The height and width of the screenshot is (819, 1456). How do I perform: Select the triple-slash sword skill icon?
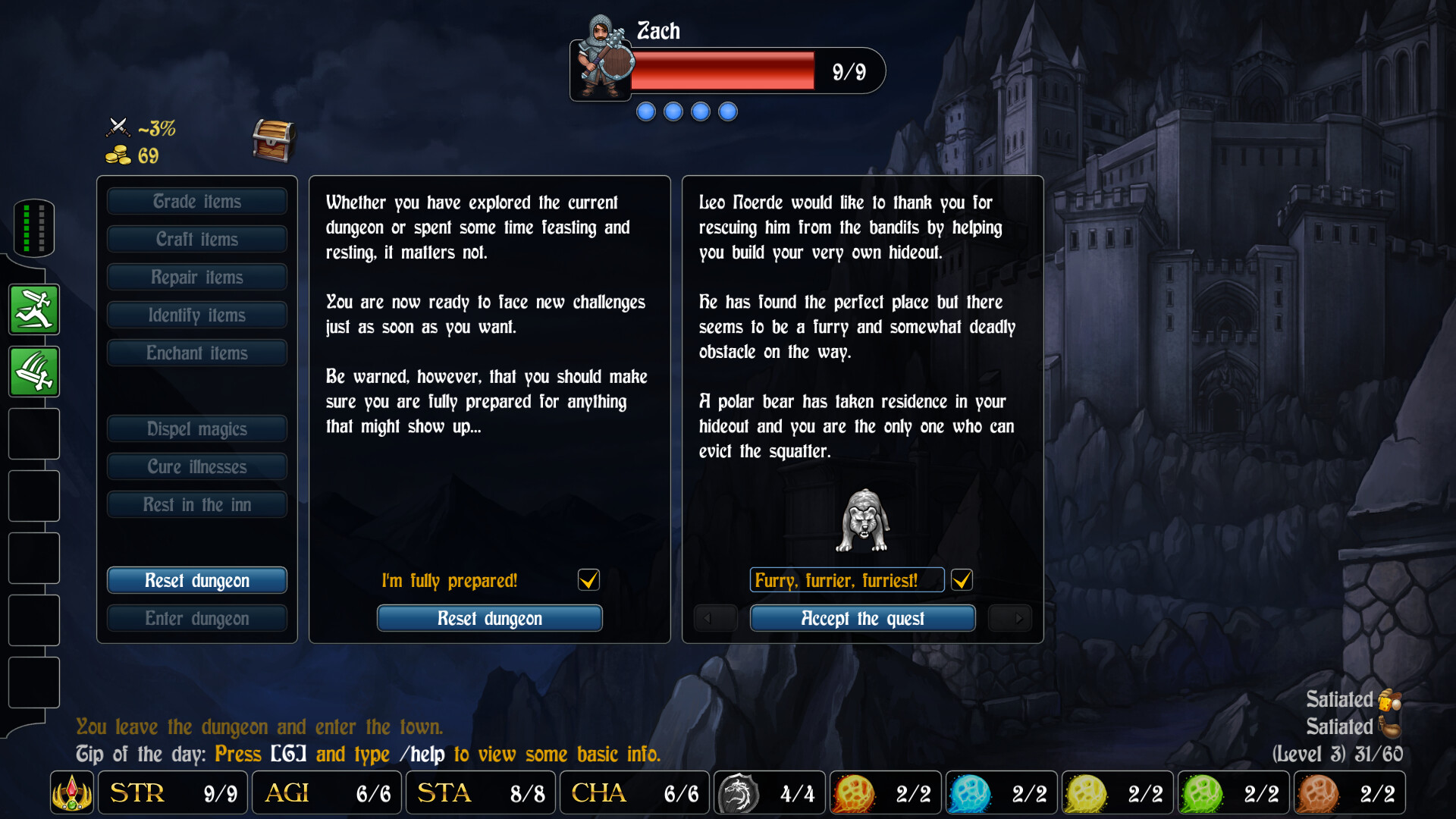[x=33, y=372]
